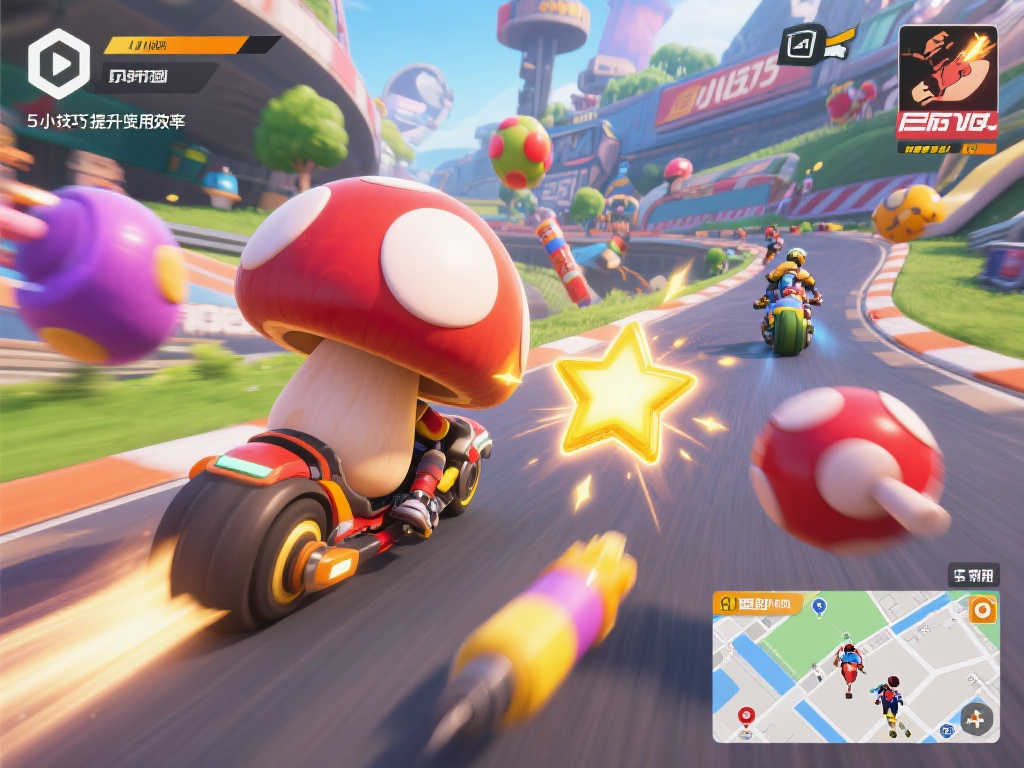Click the dark label beside play button

(160, 76)
